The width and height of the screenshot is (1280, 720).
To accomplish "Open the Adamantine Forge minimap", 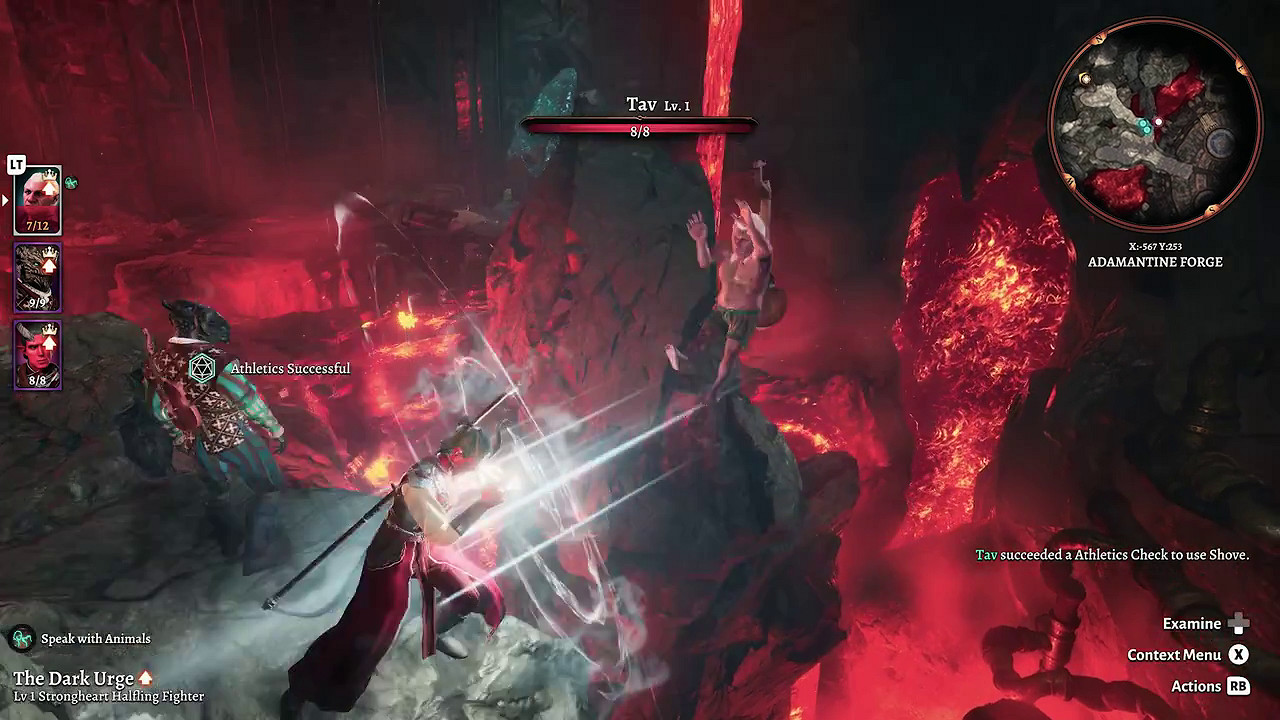I will [1153, 125].
